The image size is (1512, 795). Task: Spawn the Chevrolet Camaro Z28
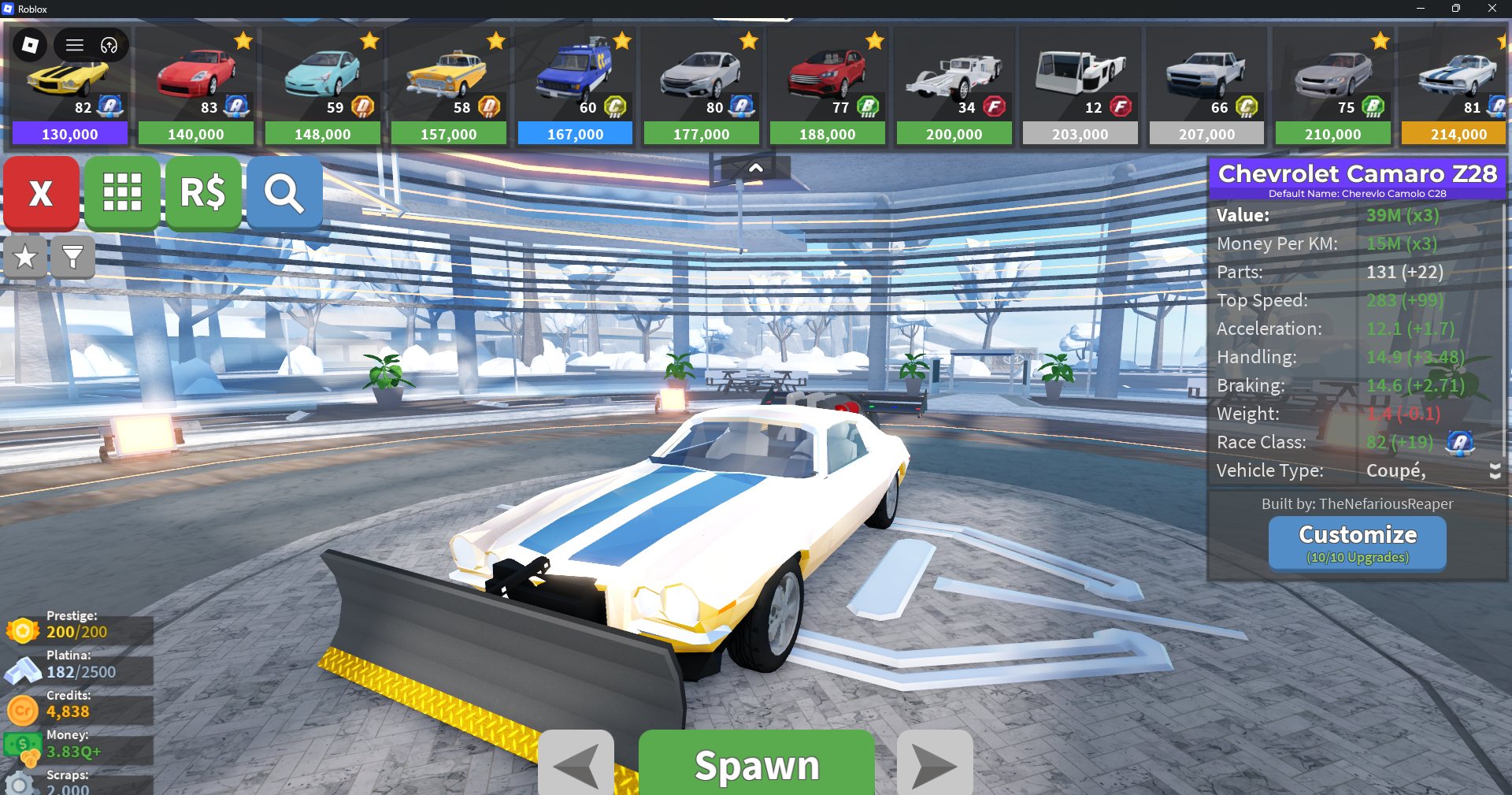756,764
